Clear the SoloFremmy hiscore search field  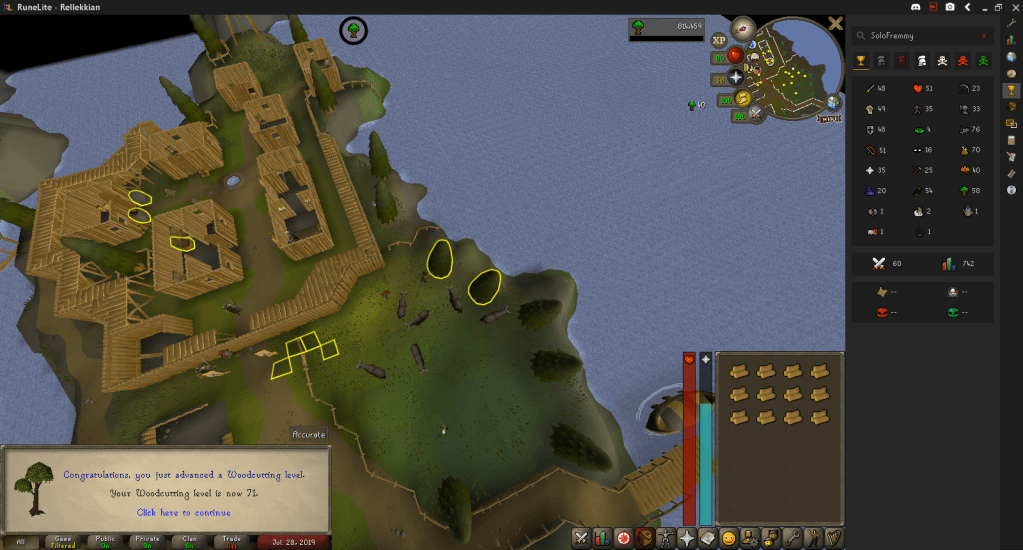984,36
